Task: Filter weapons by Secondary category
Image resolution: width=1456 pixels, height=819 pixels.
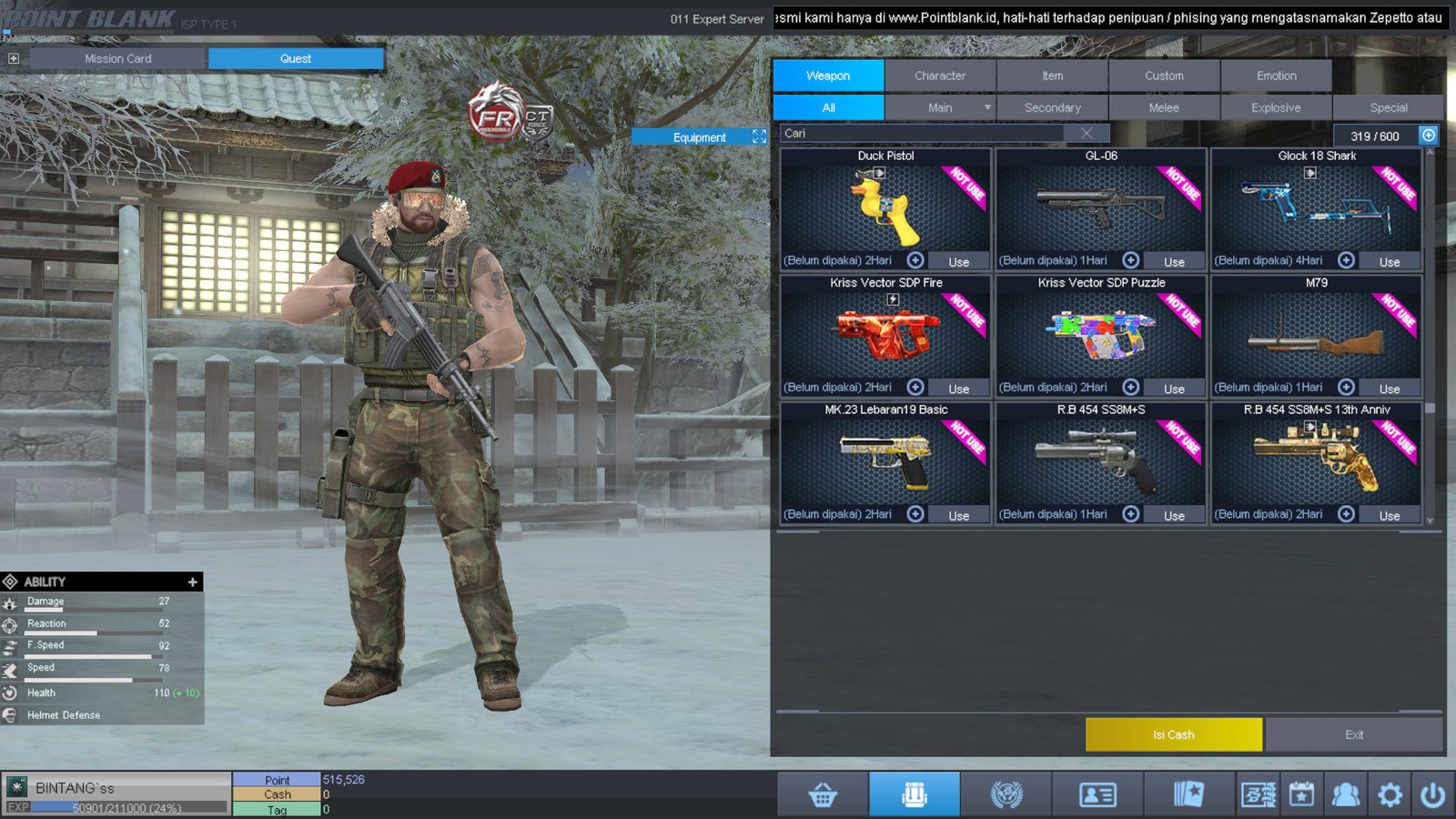Action: click(1052, 107)
